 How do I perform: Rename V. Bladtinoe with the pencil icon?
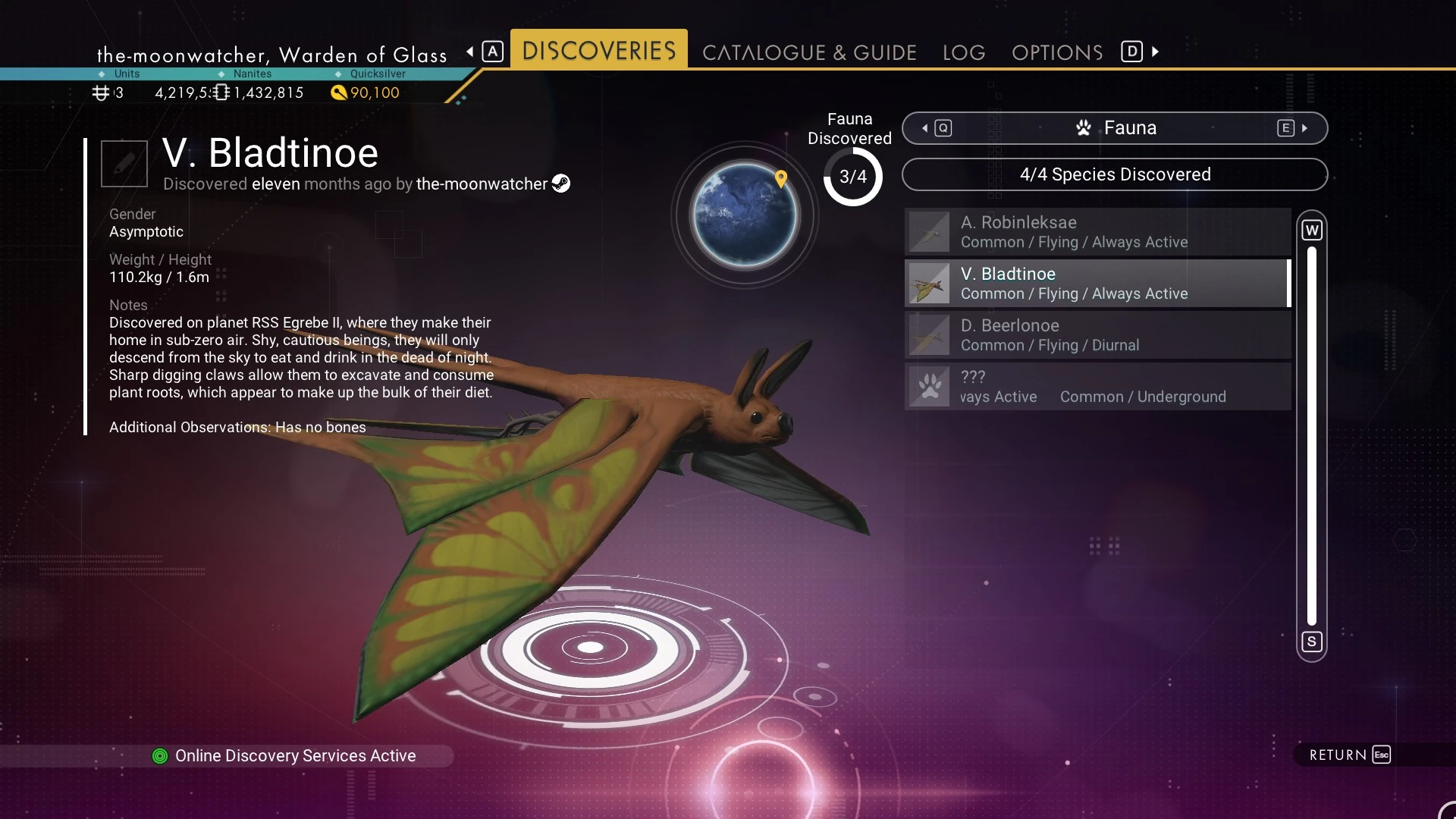pyautogui.click(x=124, y=163)
